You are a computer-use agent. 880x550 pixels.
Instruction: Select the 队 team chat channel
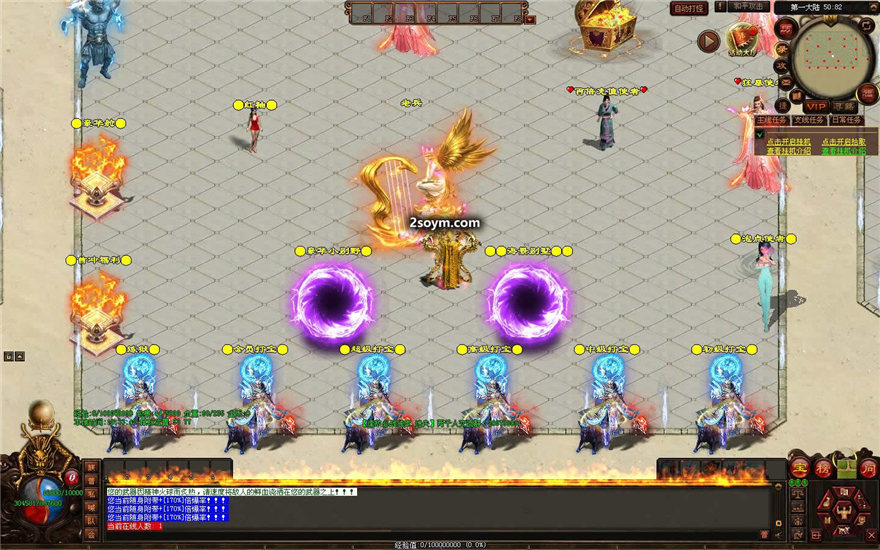(91, 520)
